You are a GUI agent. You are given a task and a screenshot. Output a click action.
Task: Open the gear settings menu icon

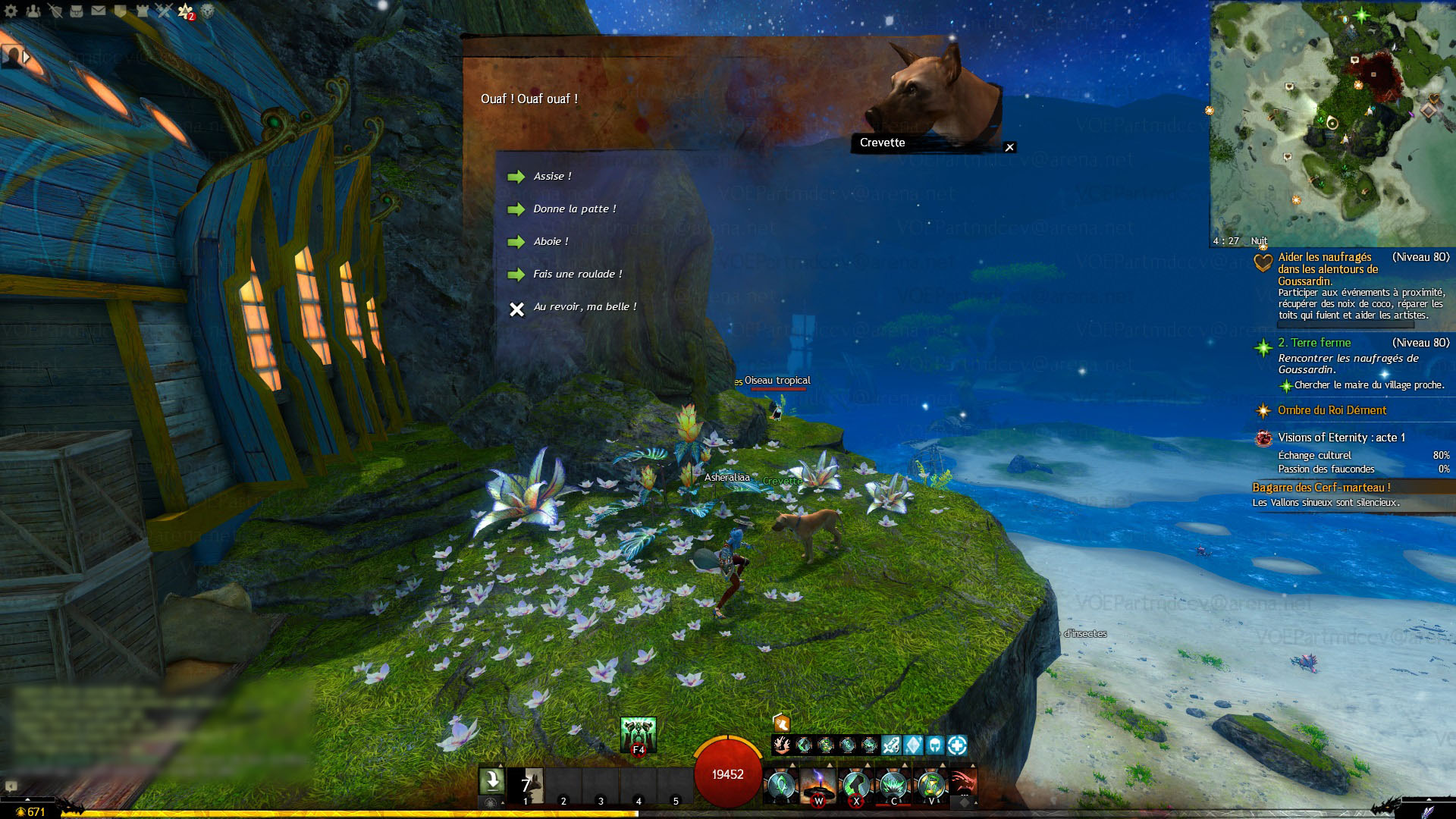coord(11,11)
